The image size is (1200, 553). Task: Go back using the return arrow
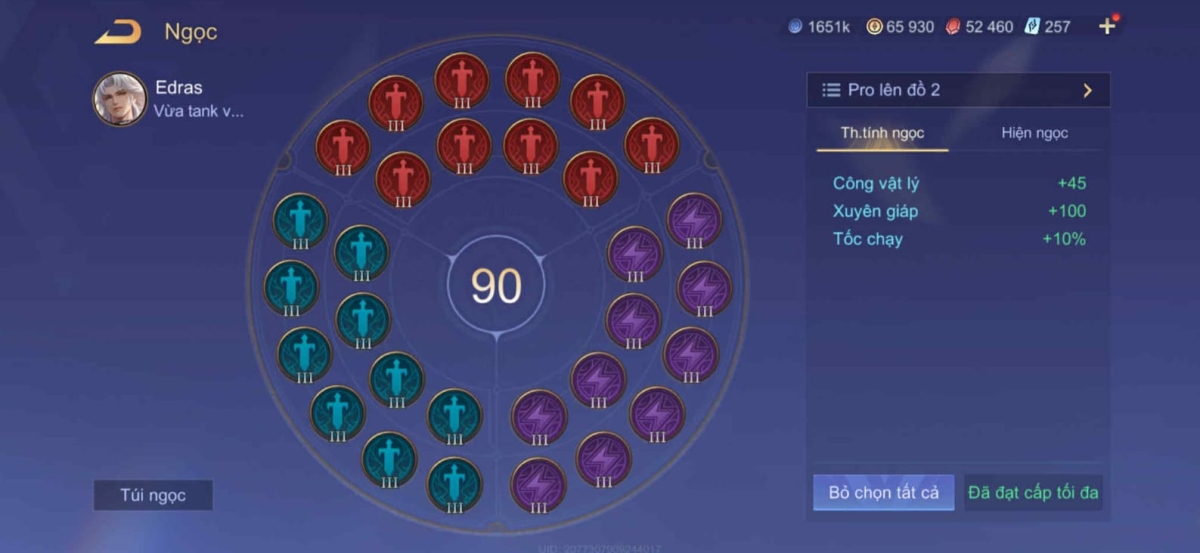[x=118, y=33]
